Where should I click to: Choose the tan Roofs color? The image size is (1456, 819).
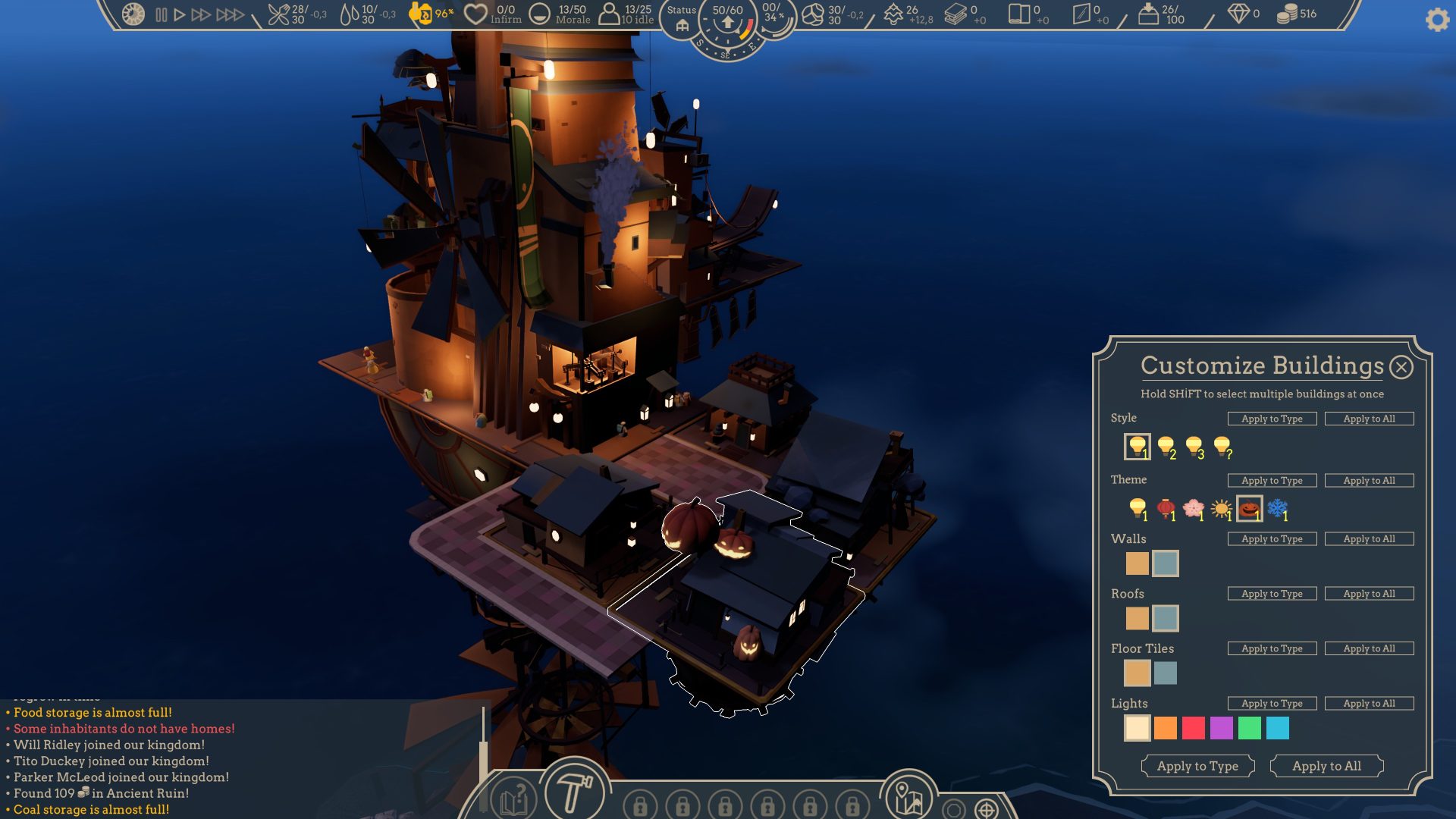click(1137, 618)
